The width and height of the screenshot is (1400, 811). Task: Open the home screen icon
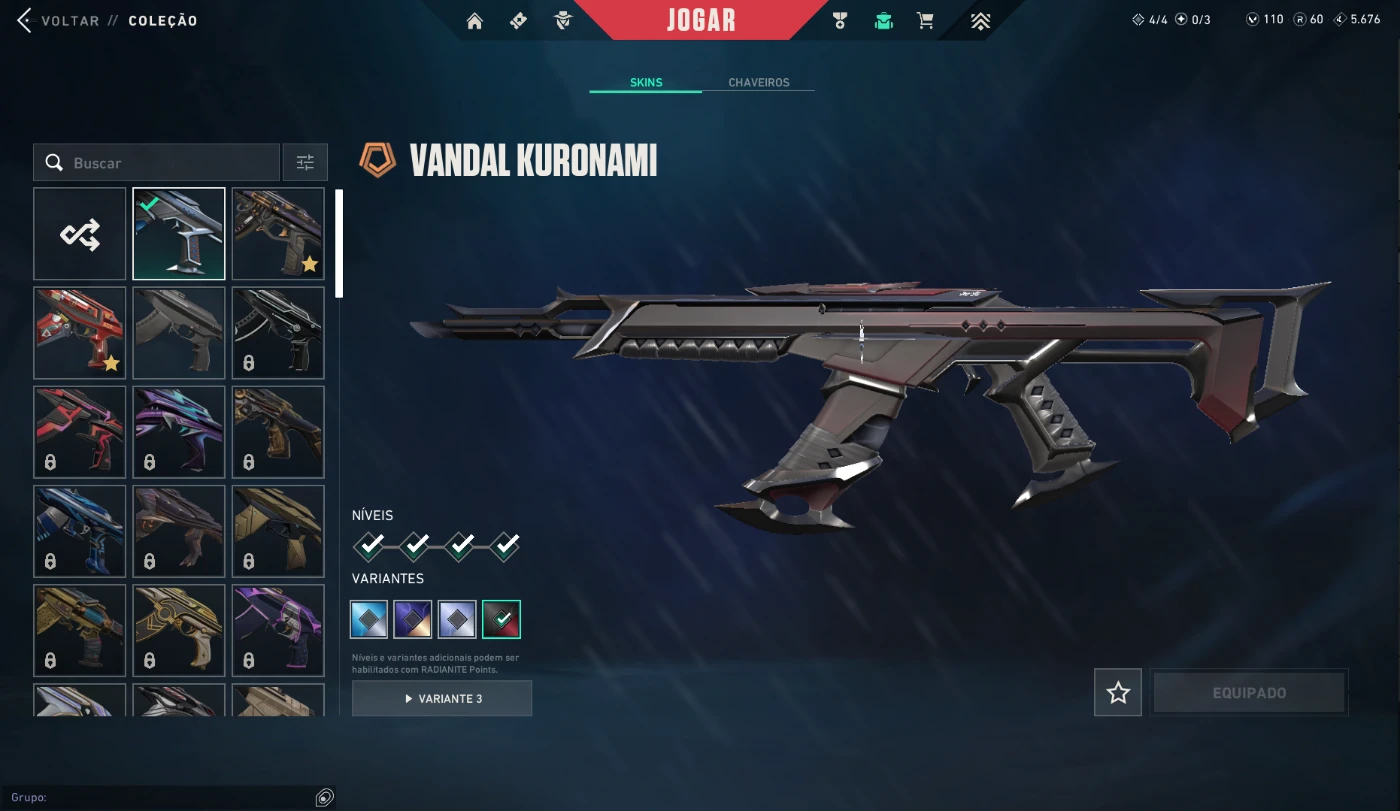tap(475, 21)
